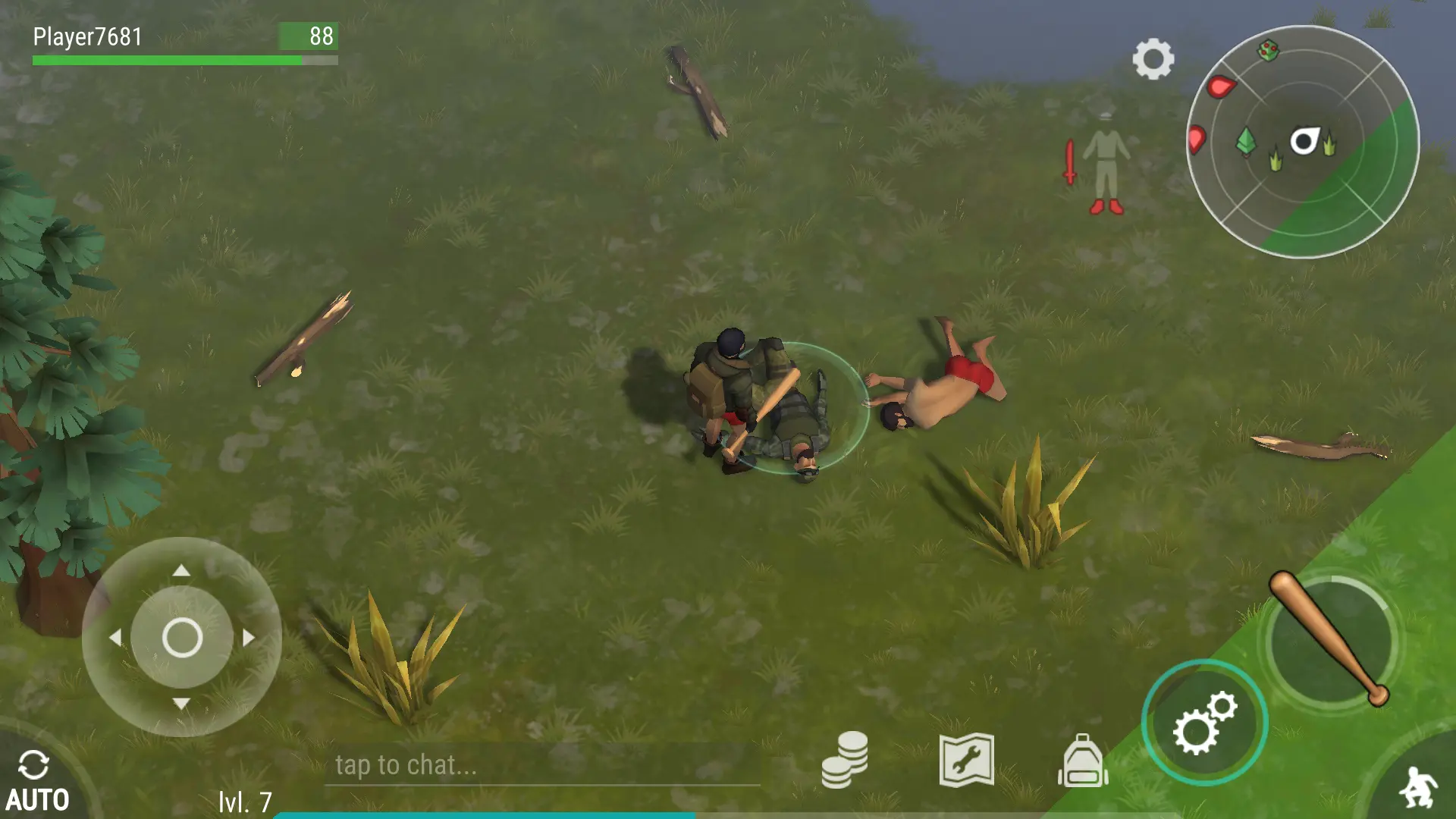Tap the joystick down arrow
1456x819 pixels.
181,704
